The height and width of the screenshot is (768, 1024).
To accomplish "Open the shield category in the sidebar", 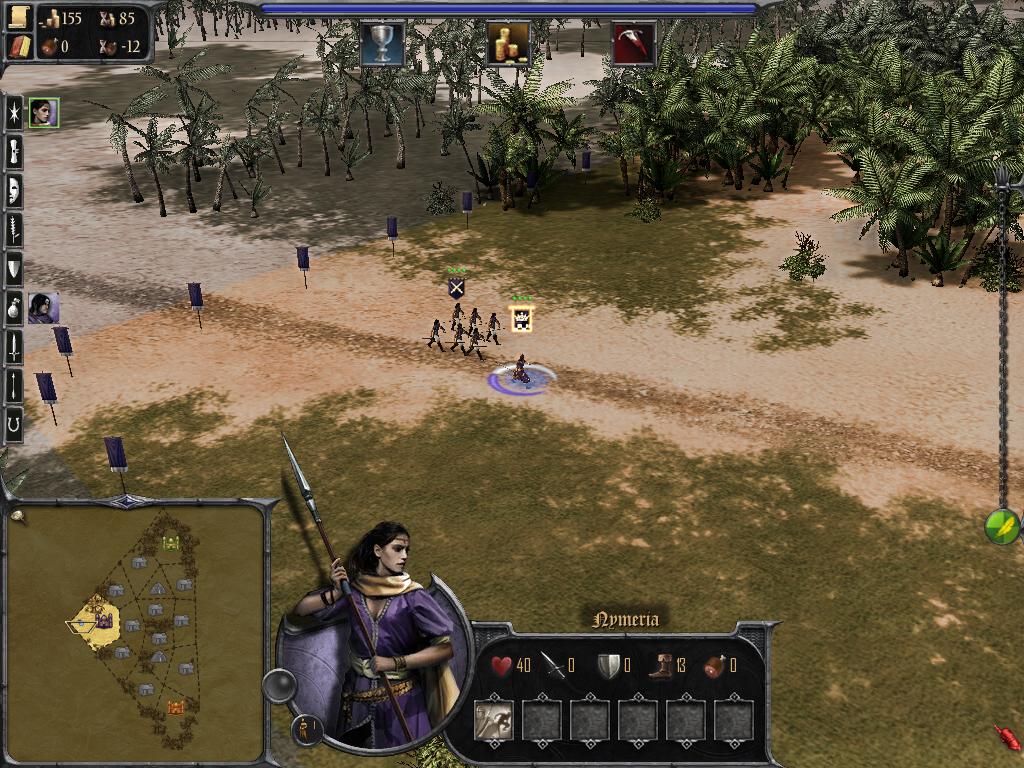I will pos(14,268).
